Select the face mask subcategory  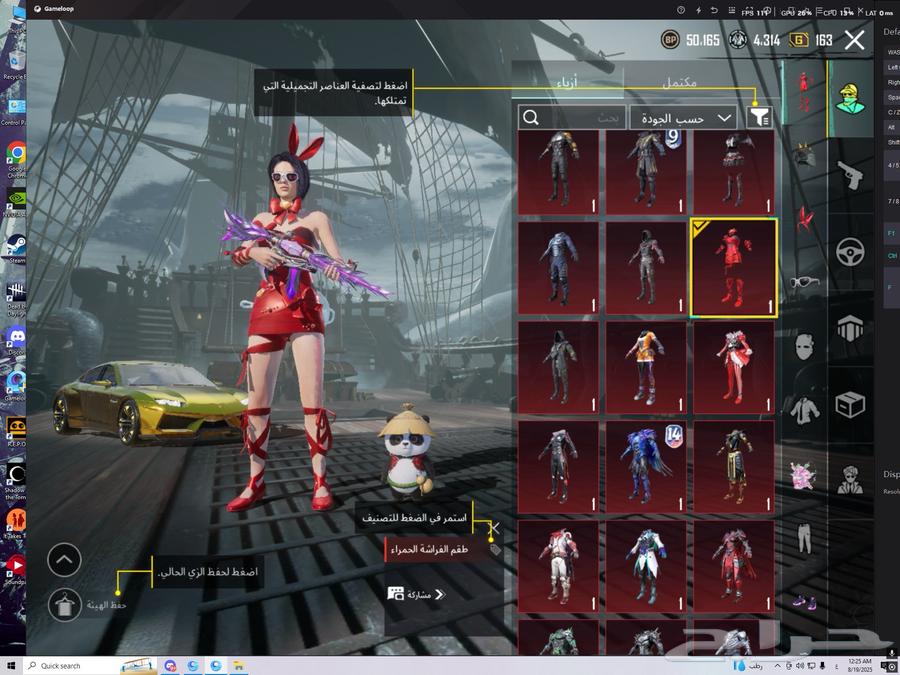pos(804,347)
